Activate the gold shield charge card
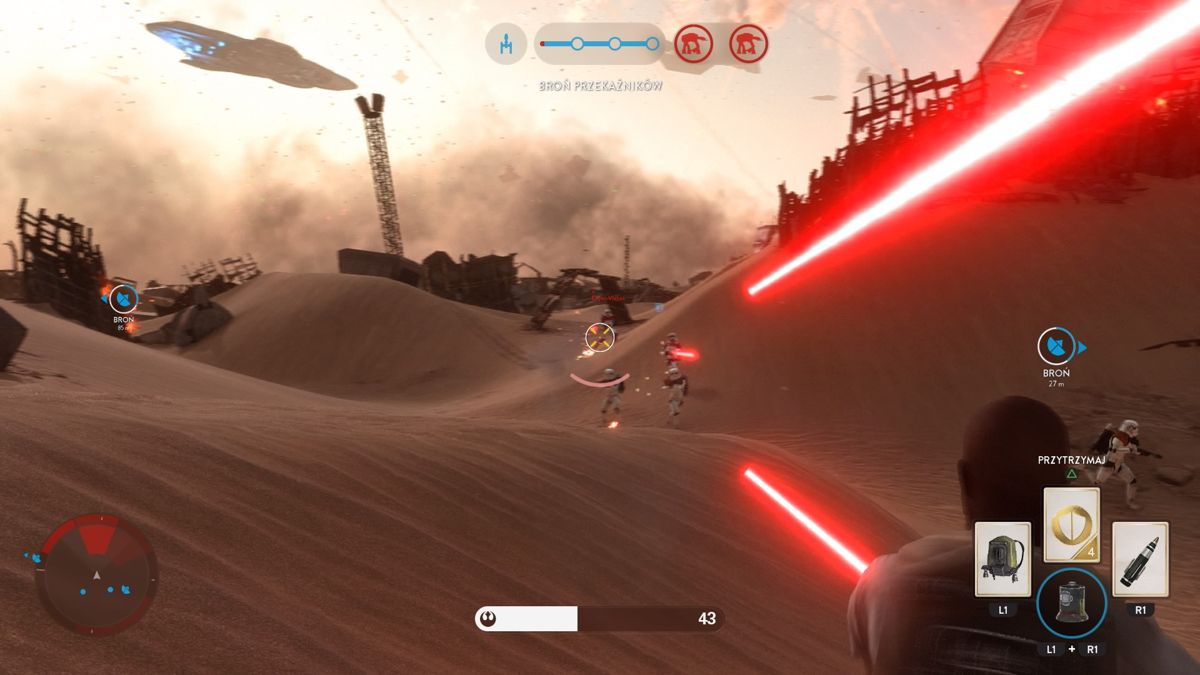 (1072, 525)
